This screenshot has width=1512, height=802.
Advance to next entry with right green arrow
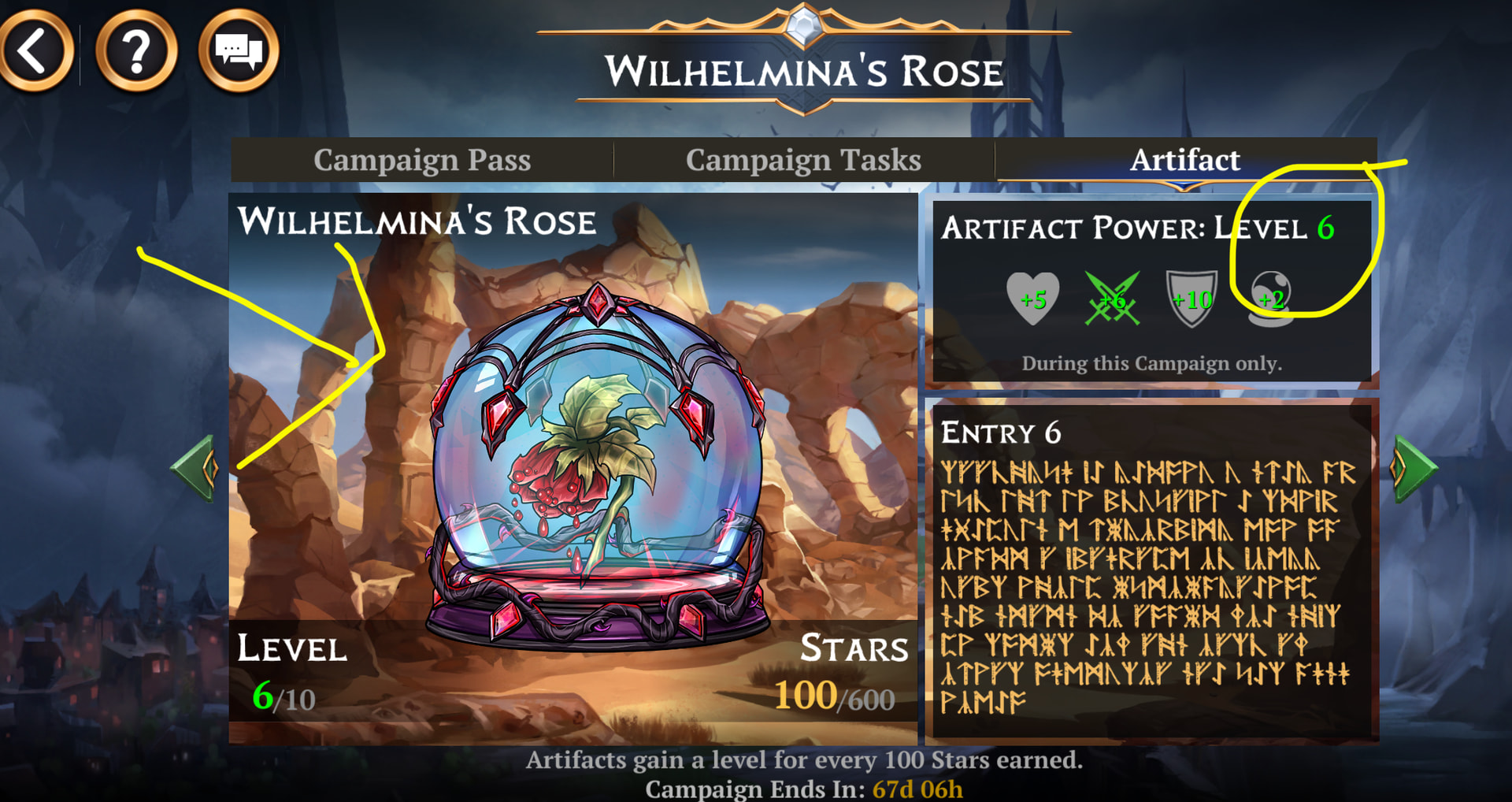pos(1414,468)
